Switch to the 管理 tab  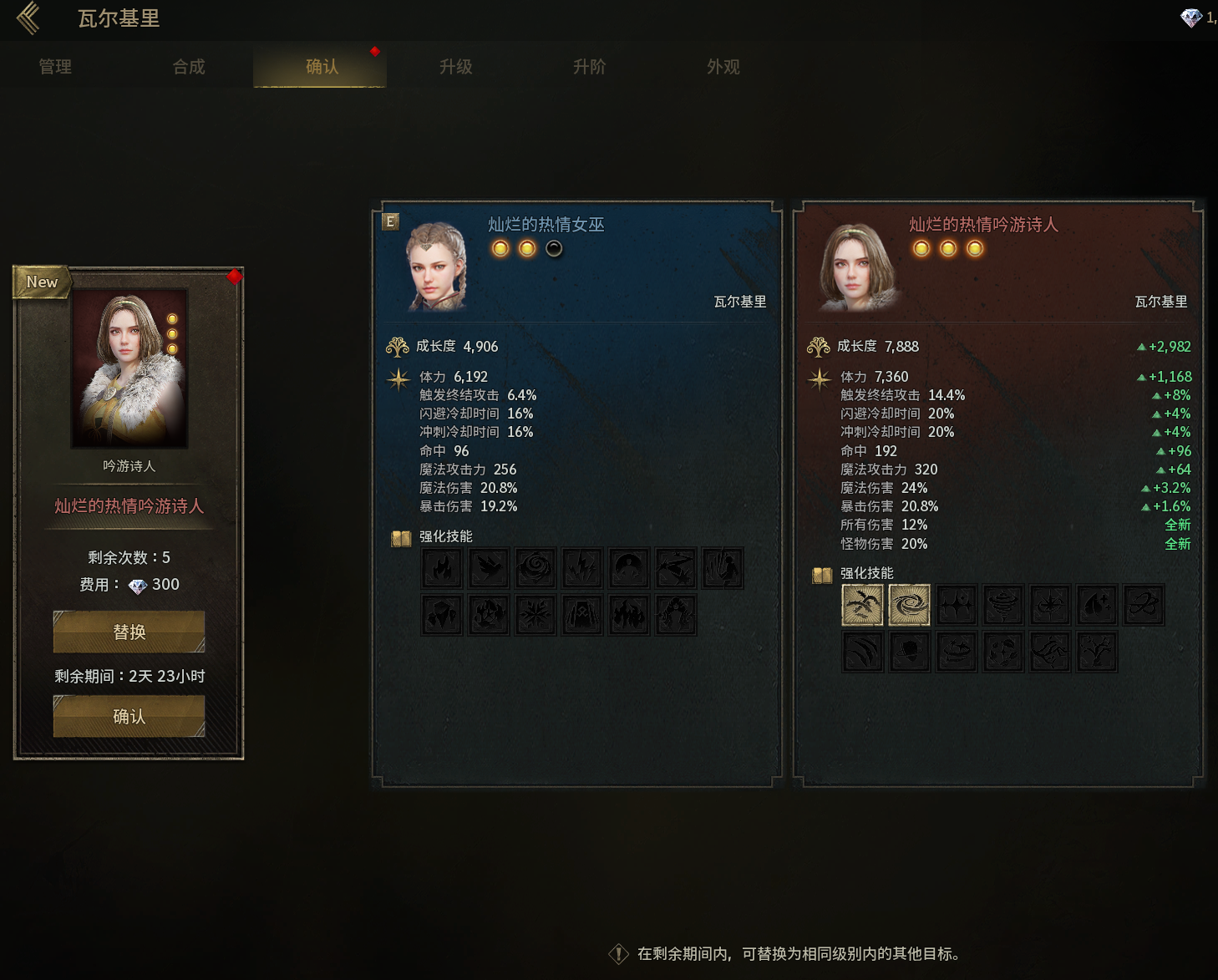pyautogui.click(x=54, y=67)
